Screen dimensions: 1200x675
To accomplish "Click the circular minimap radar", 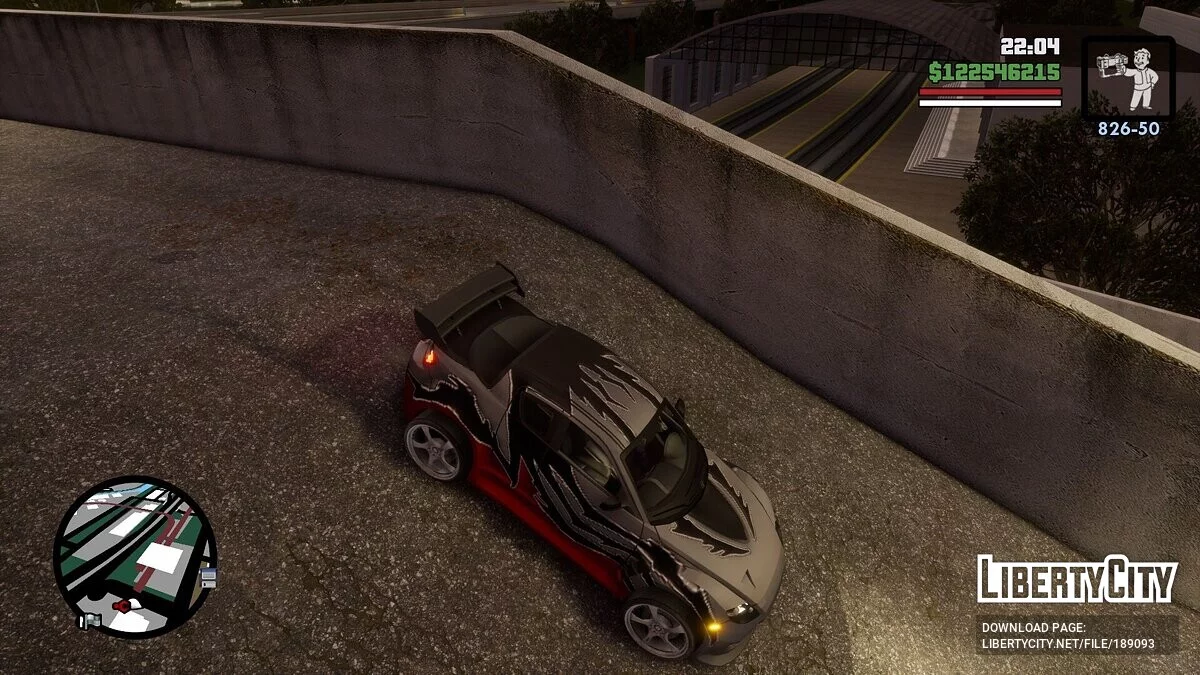I will click(135, 557).
